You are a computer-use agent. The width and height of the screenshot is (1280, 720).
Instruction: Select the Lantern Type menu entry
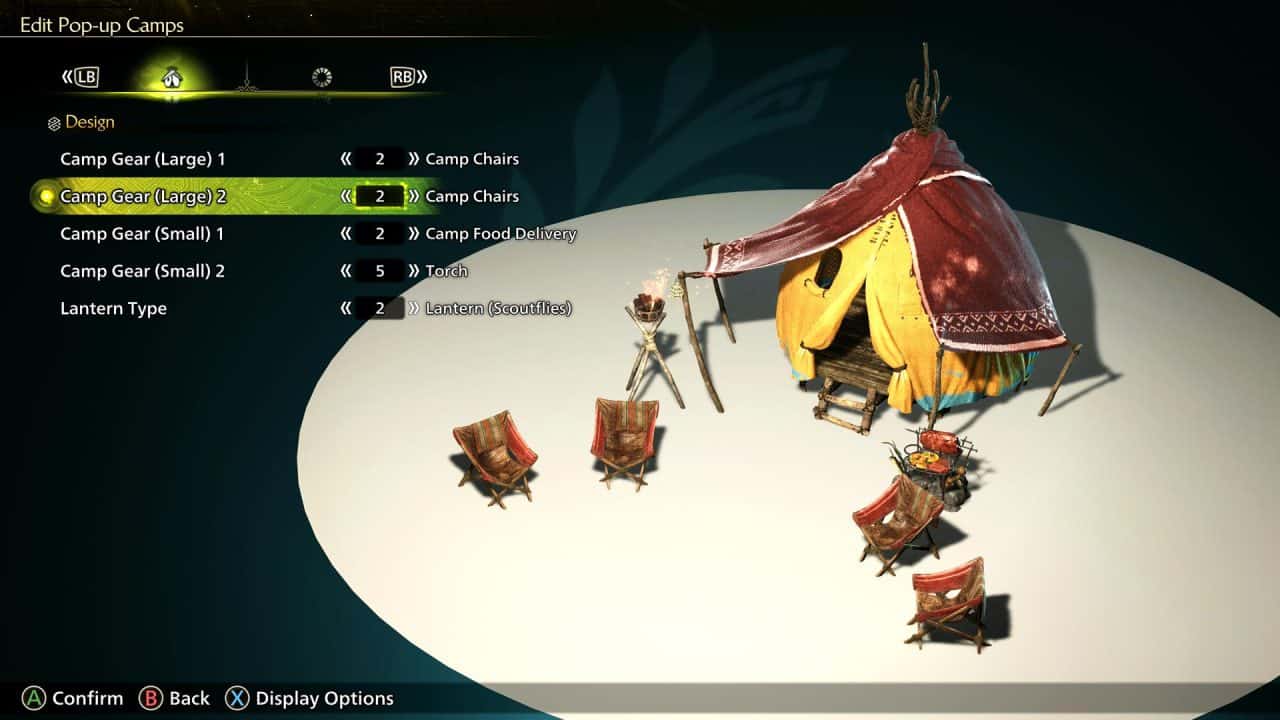coord(112,308)
